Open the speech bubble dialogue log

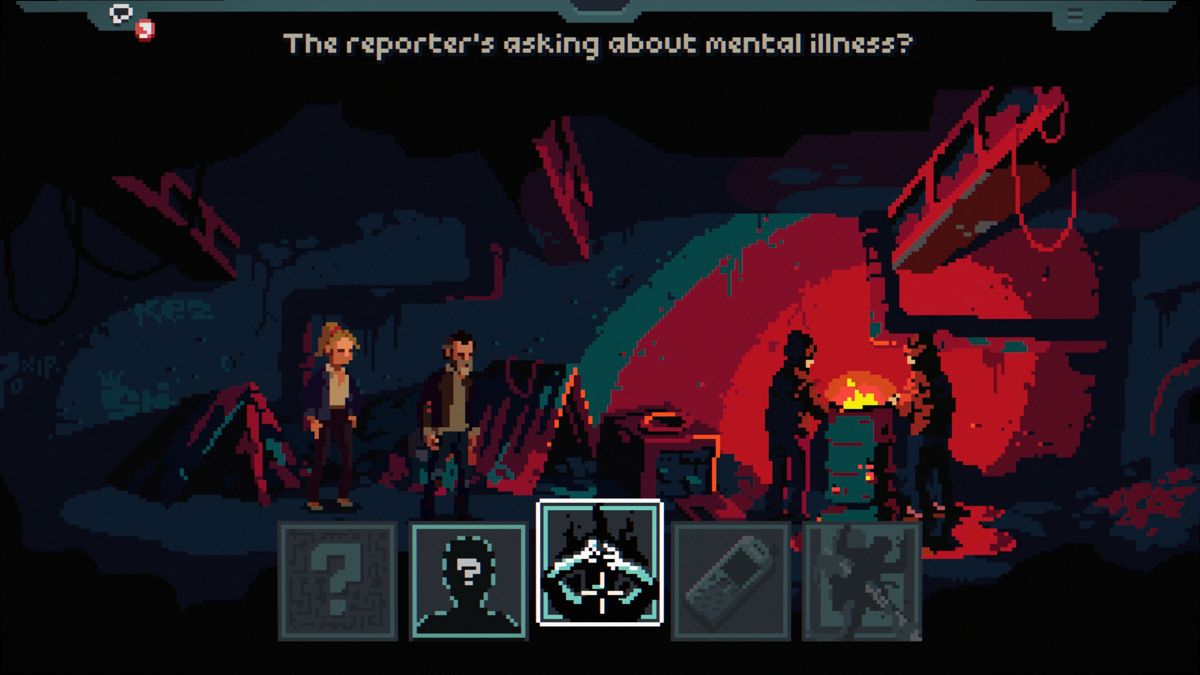(x=124, y=14)
